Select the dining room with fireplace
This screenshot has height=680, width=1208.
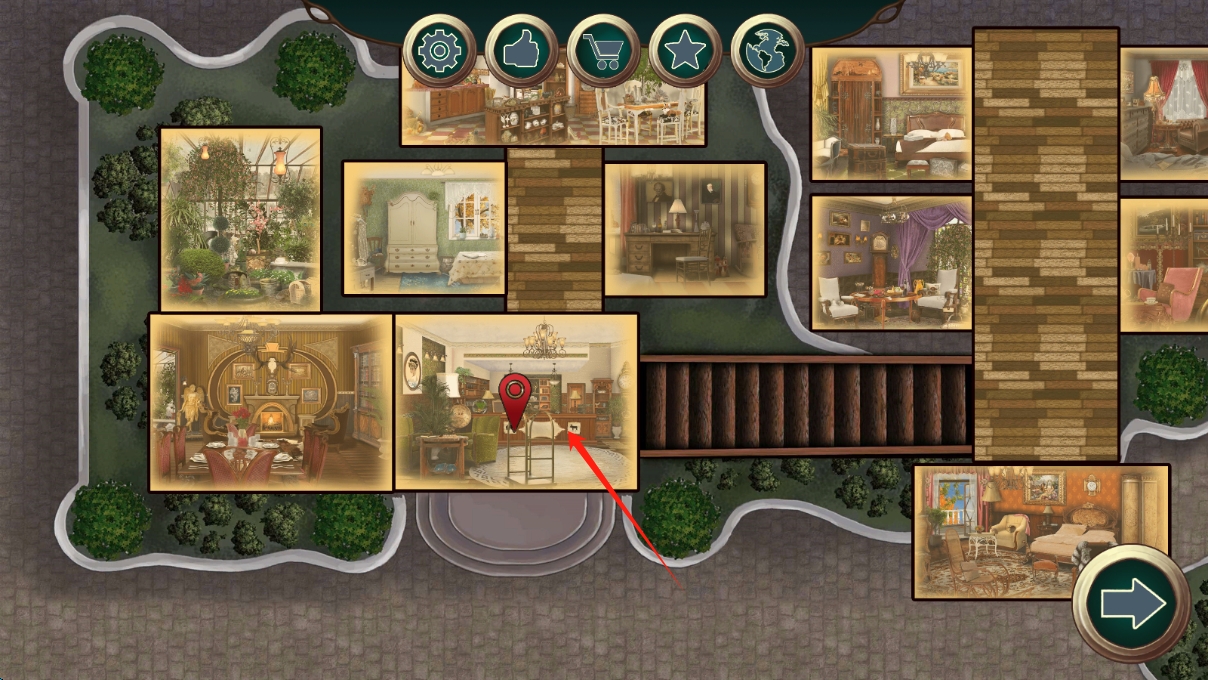click(271, 402)
